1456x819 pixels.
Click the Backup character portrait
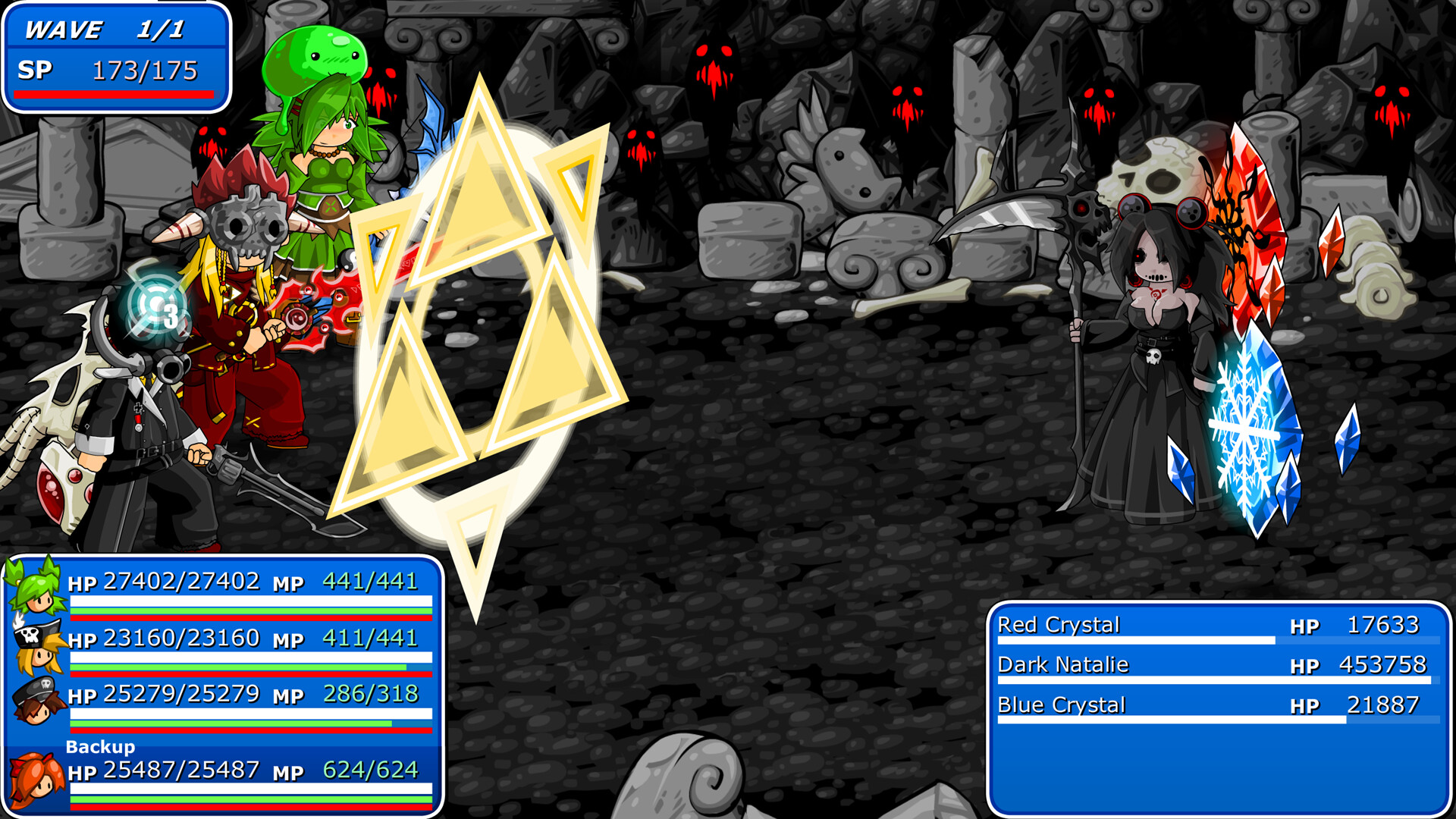tap(34, 777)
